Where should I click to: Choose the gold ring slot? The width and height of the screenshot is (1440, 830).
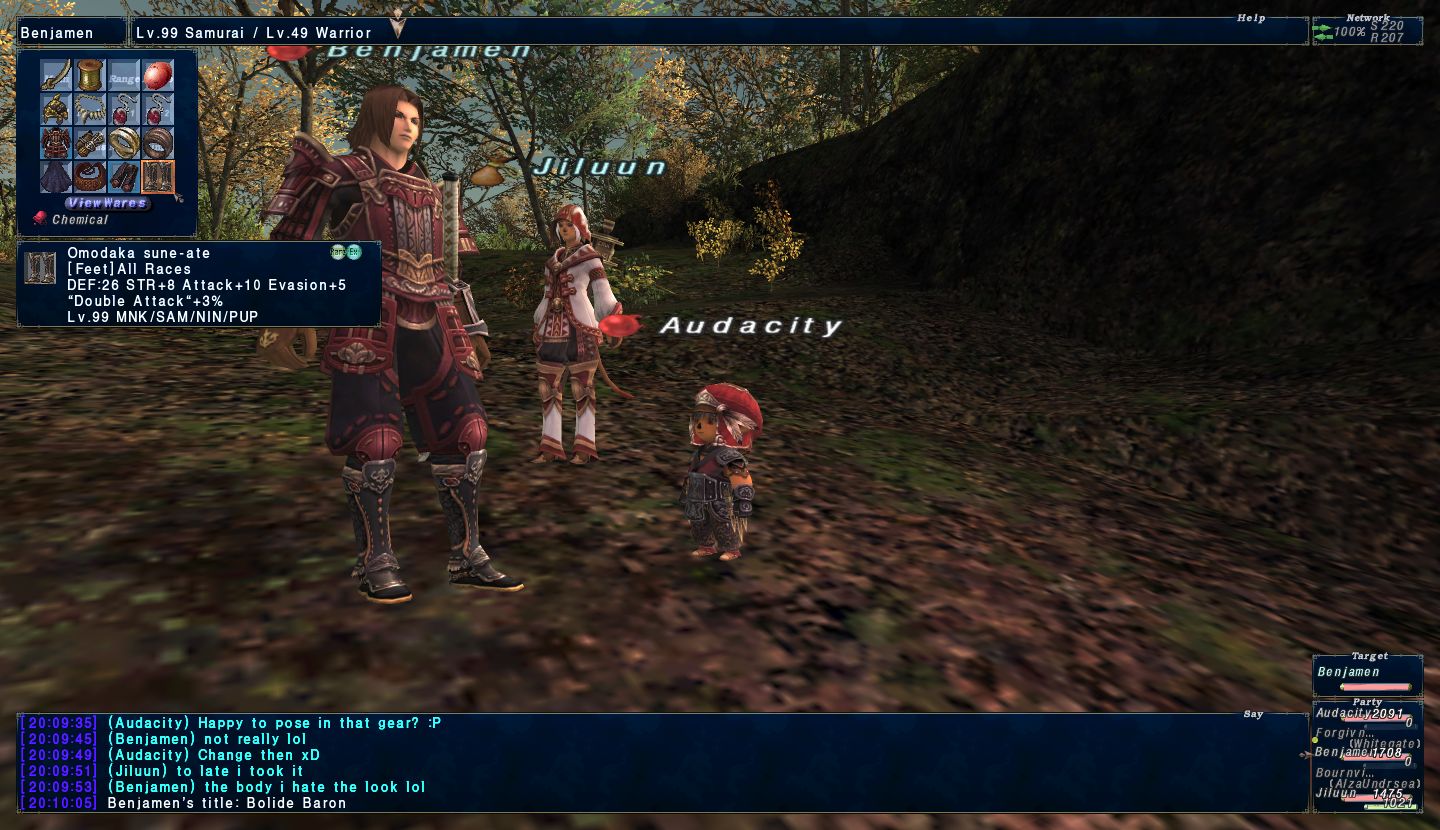pos(124,143)
